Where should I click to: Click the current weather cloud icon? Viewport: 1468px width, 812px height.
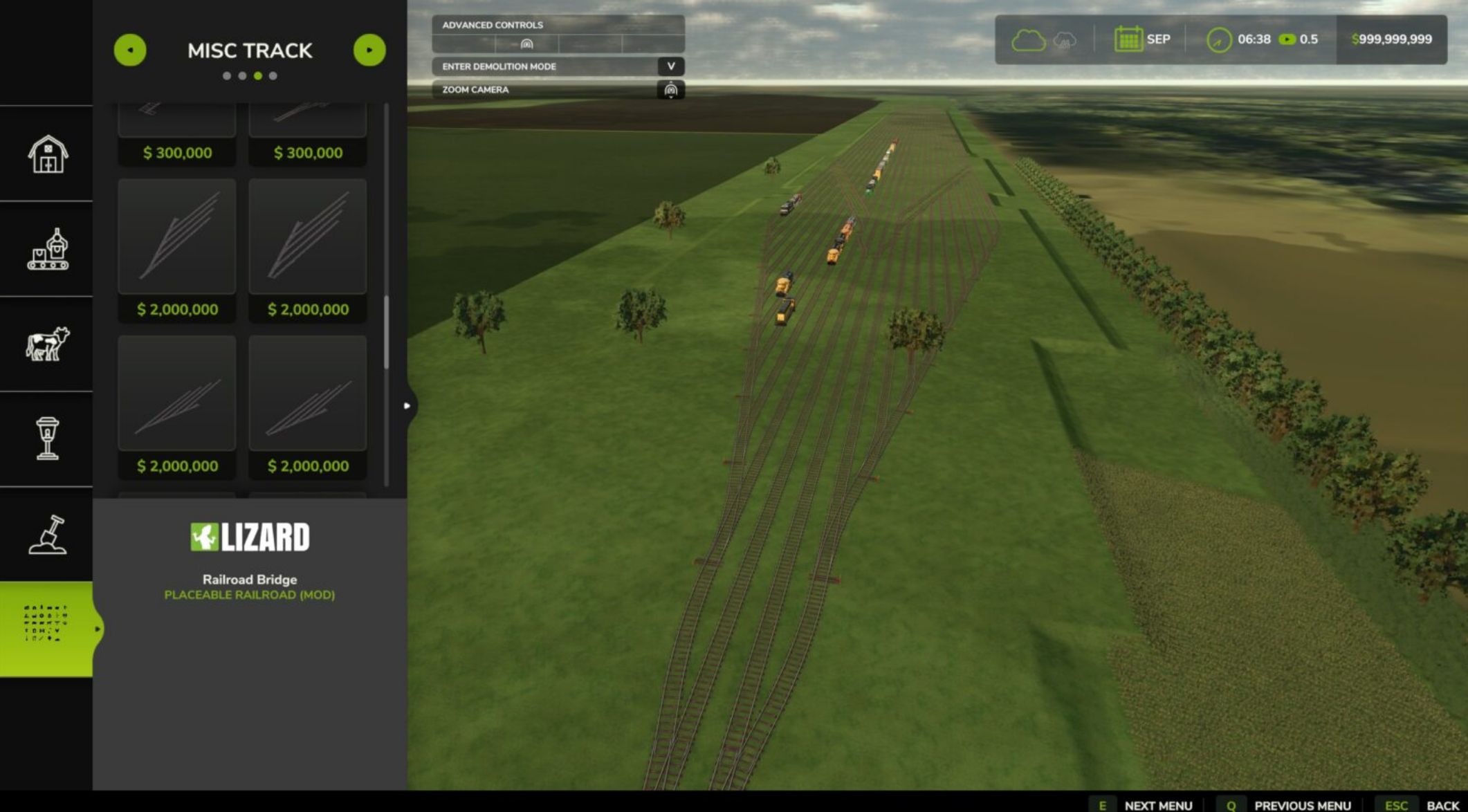pyautogui.click(x=1030, y=39)
